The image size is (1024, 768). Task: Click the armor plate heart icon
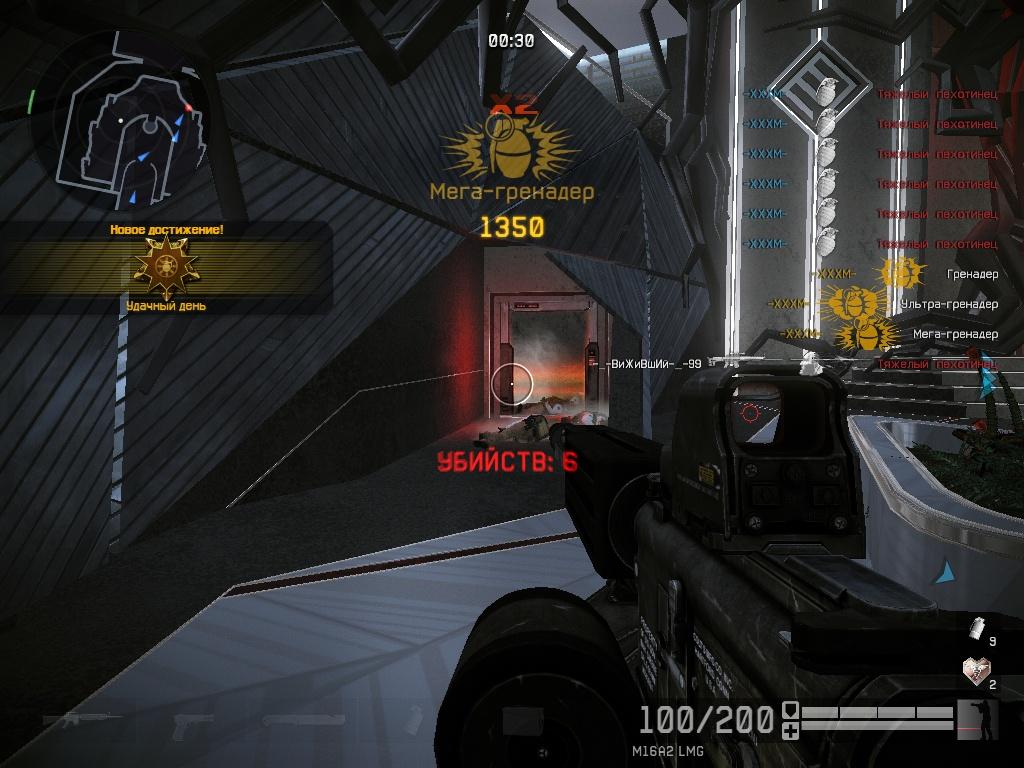pyautogui.click(x=974, y=669)
